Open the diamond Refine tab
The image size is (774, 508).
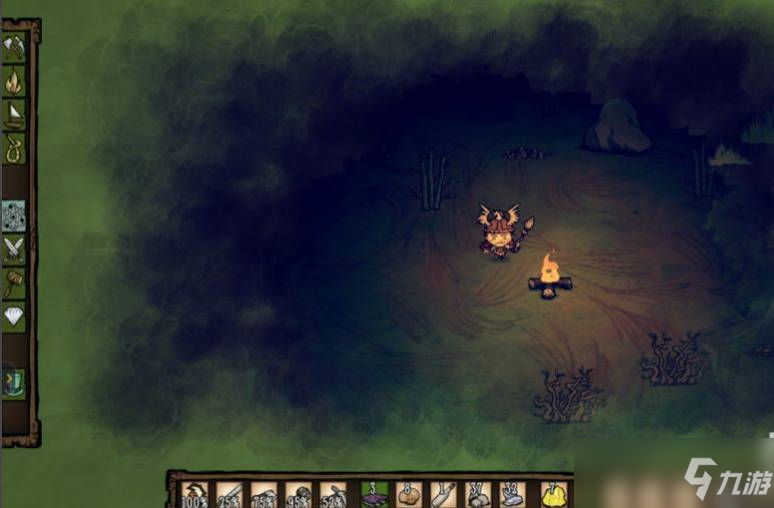click(14, 317)
